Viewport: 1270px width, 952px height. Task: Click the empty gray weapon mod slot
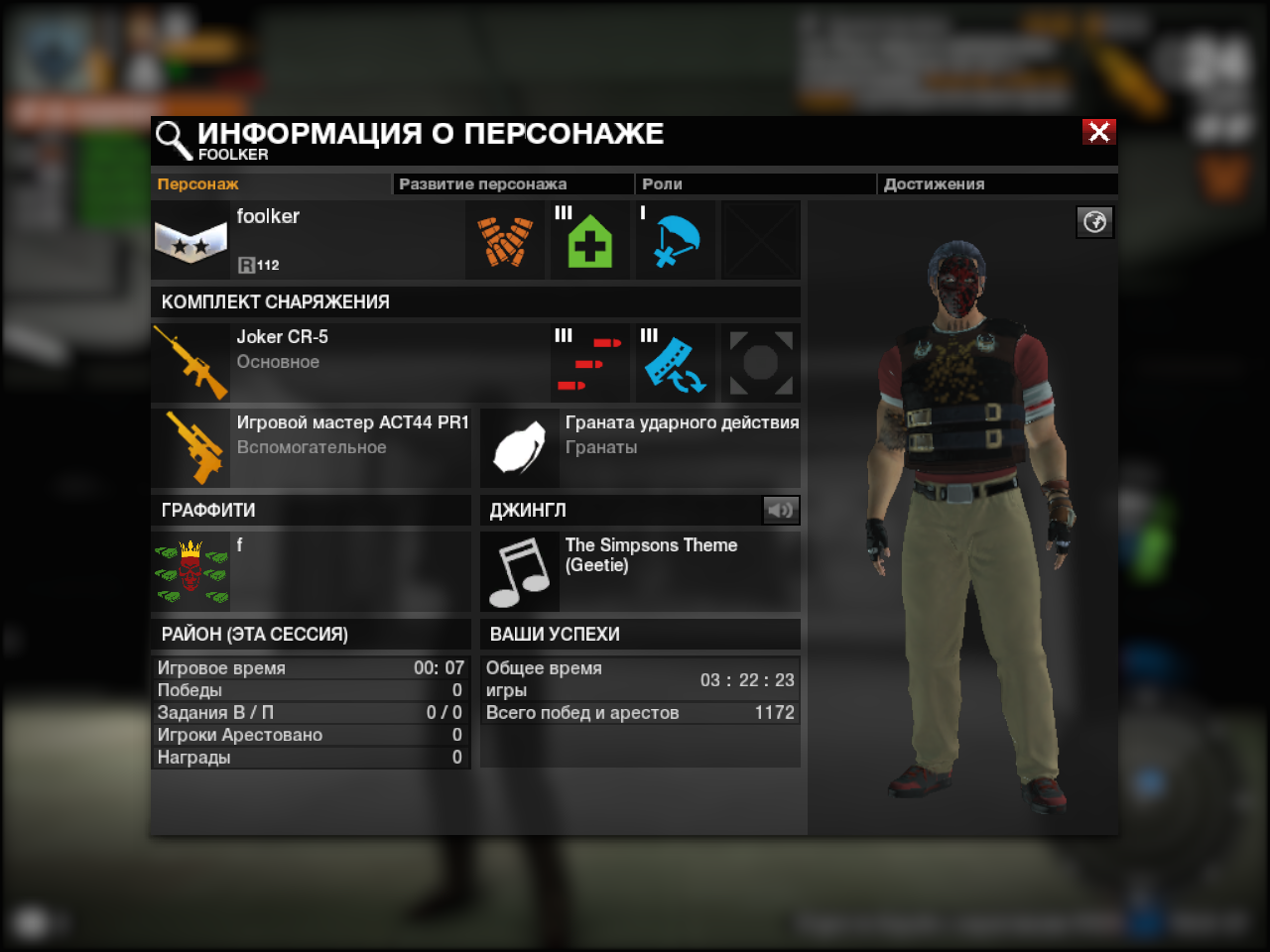760,363
